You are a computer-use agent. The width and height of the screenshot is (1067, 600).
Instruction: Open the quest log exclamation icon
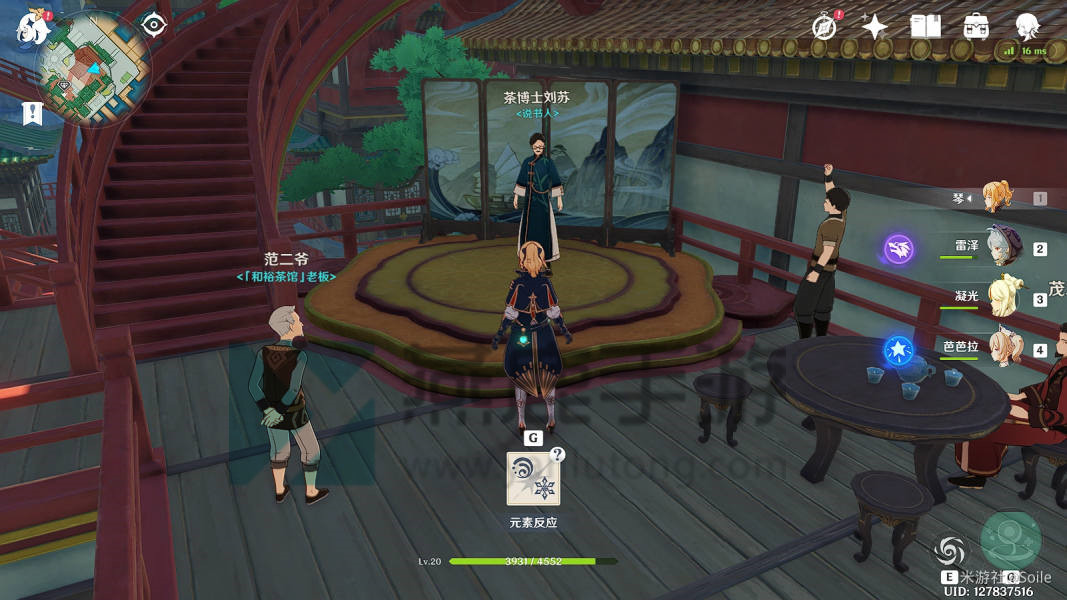[x=33, y=113]
